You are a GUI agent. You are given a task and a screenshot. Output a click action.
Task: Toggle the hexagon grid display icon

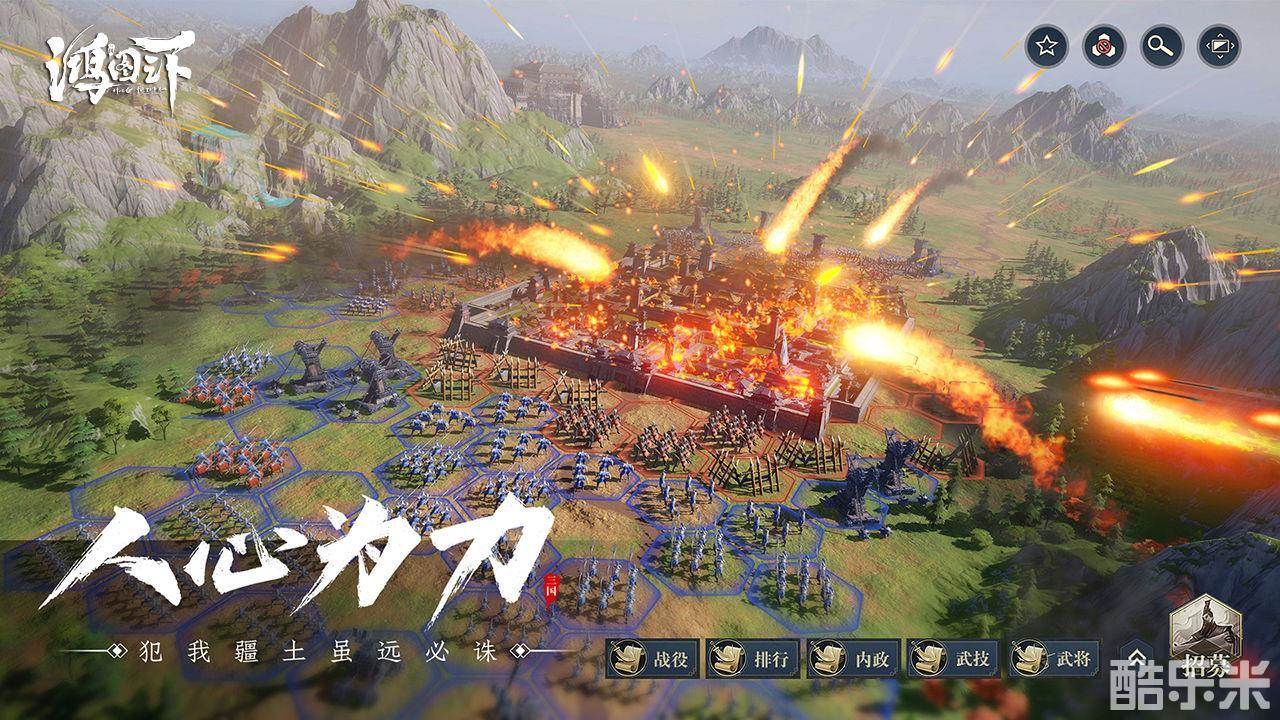pyautogui.click(x=1104, y=47)
